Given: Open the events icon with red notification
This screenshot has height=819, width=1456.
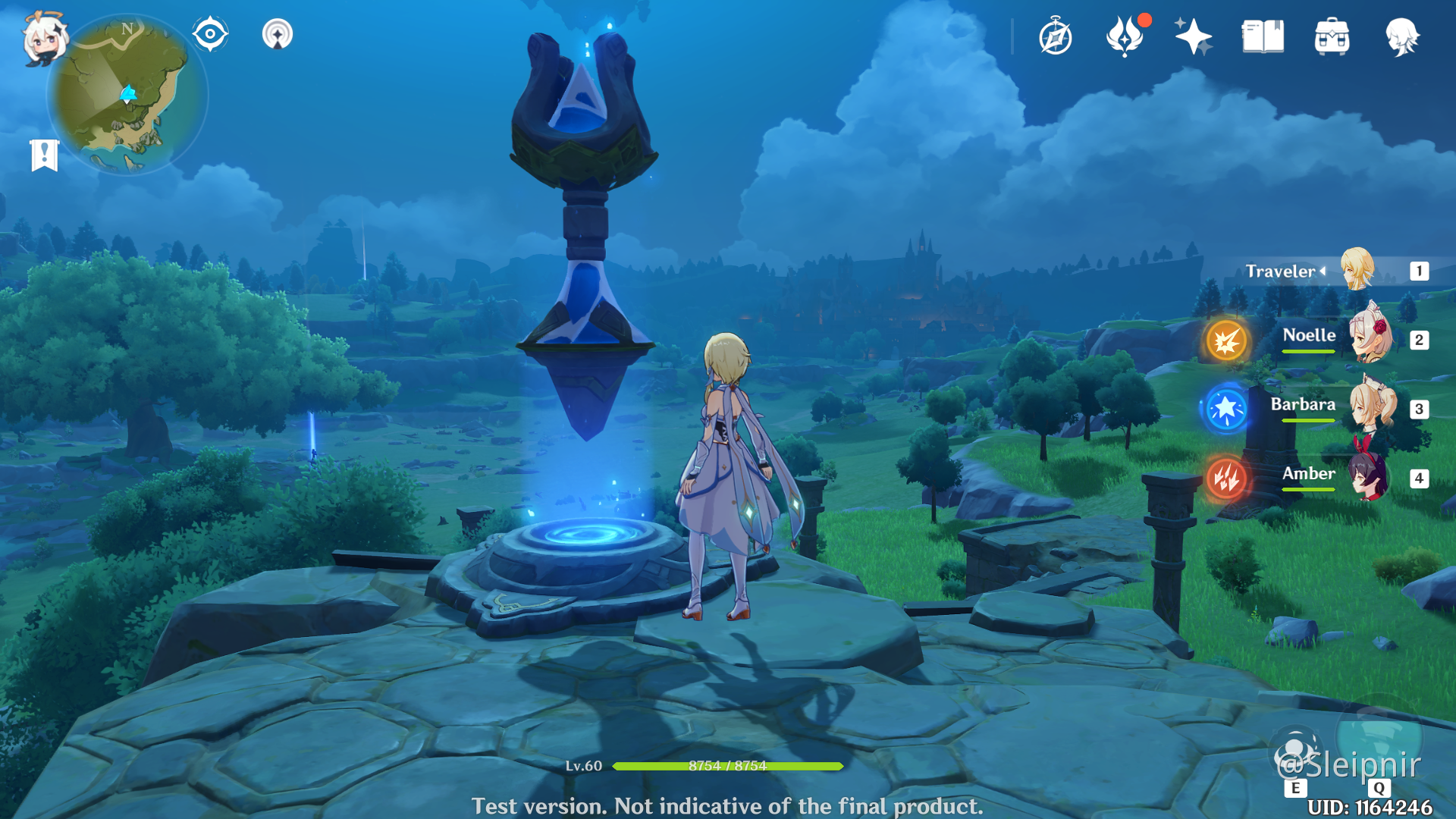Looking at the screenshot, I should pos(1125,36).
